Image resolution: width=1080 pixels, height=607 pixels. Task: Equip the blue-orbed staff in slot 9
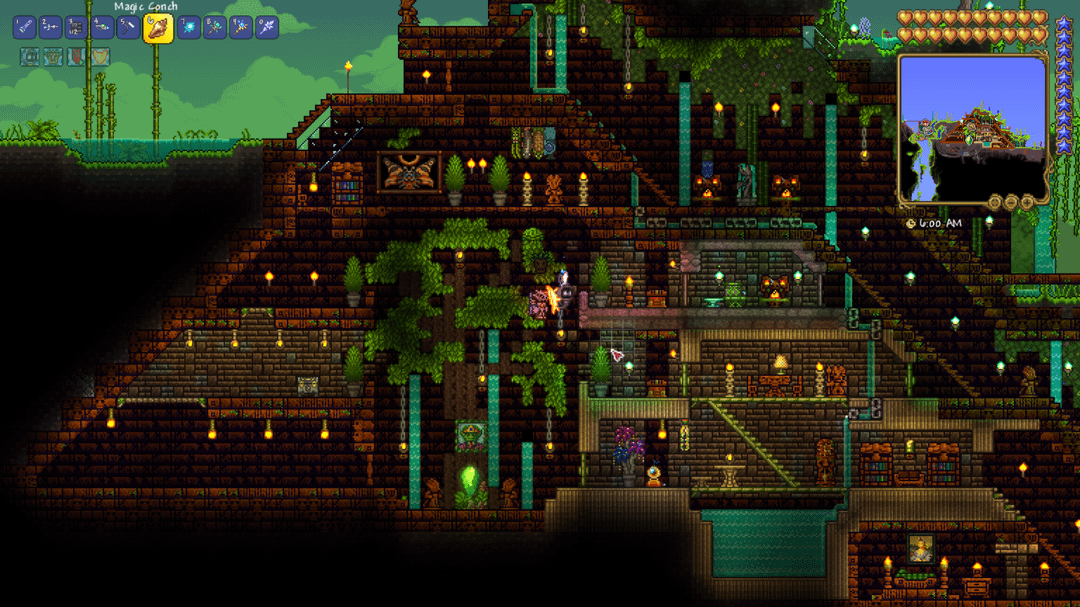coord(241,28)
